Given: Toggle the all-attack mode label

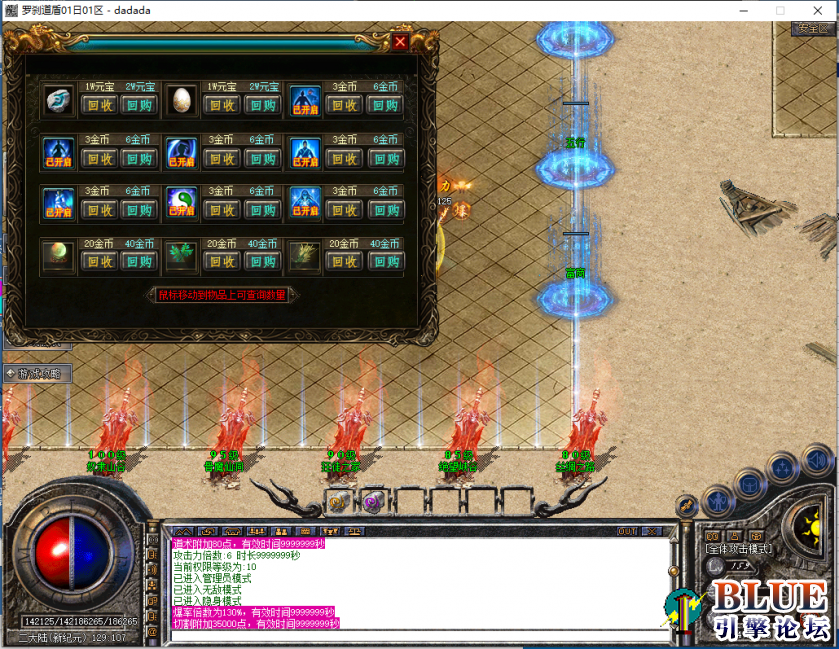Looking at the screenshot, I should tap(738, 549).
